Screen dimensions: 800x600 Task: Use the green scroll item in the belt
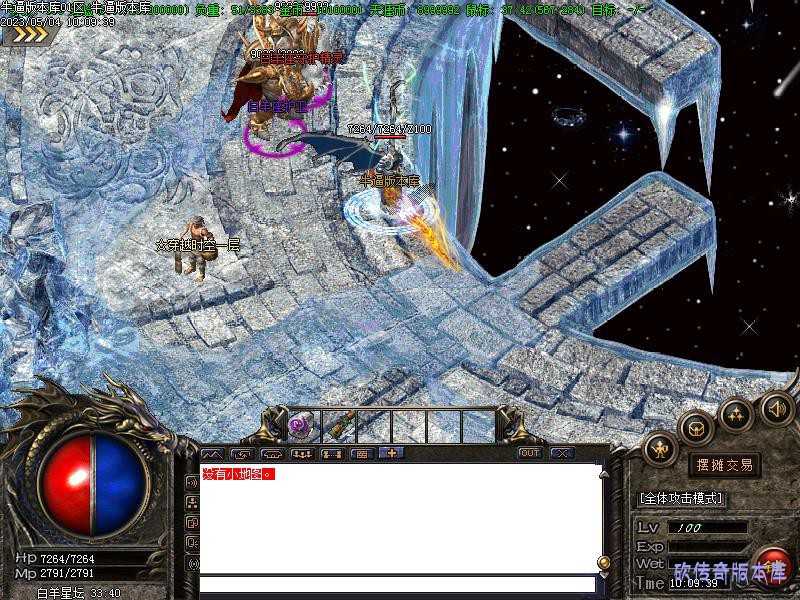(337, 425)
